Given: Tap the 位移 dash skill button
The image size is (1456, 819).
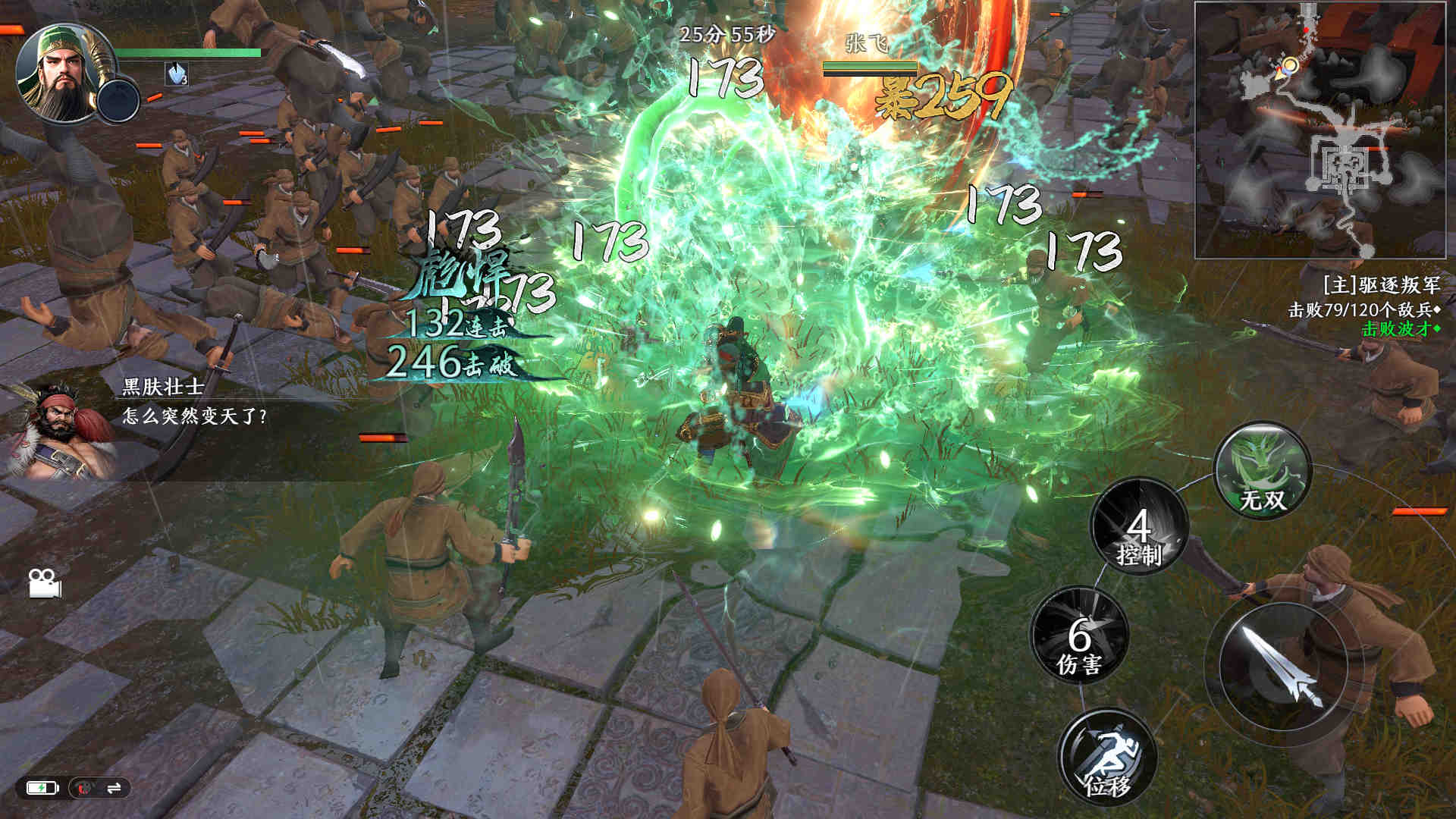Looking at the screenshot, I should (1107, 756).
